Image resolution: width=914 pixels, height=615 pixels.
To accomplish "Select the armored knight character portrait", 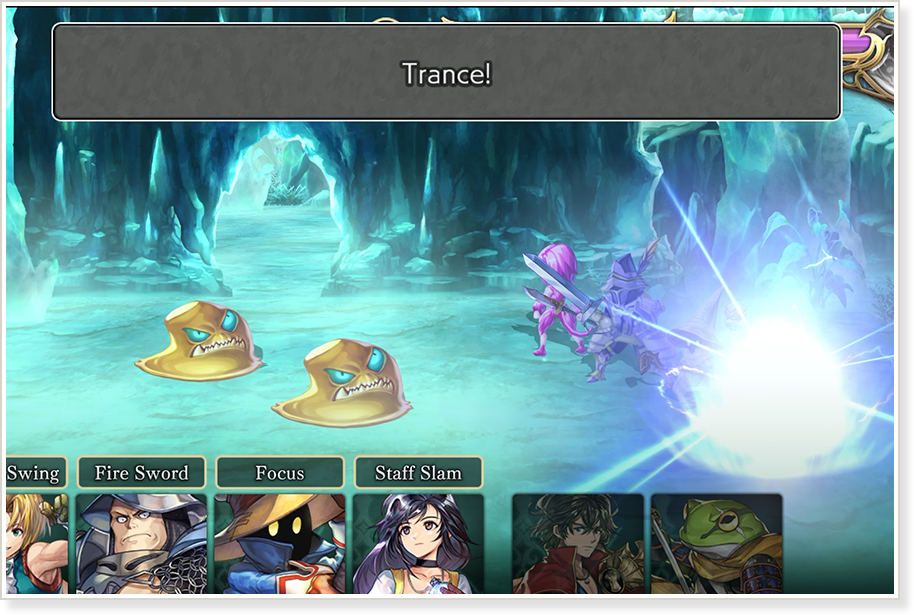I will click(141, 543).
